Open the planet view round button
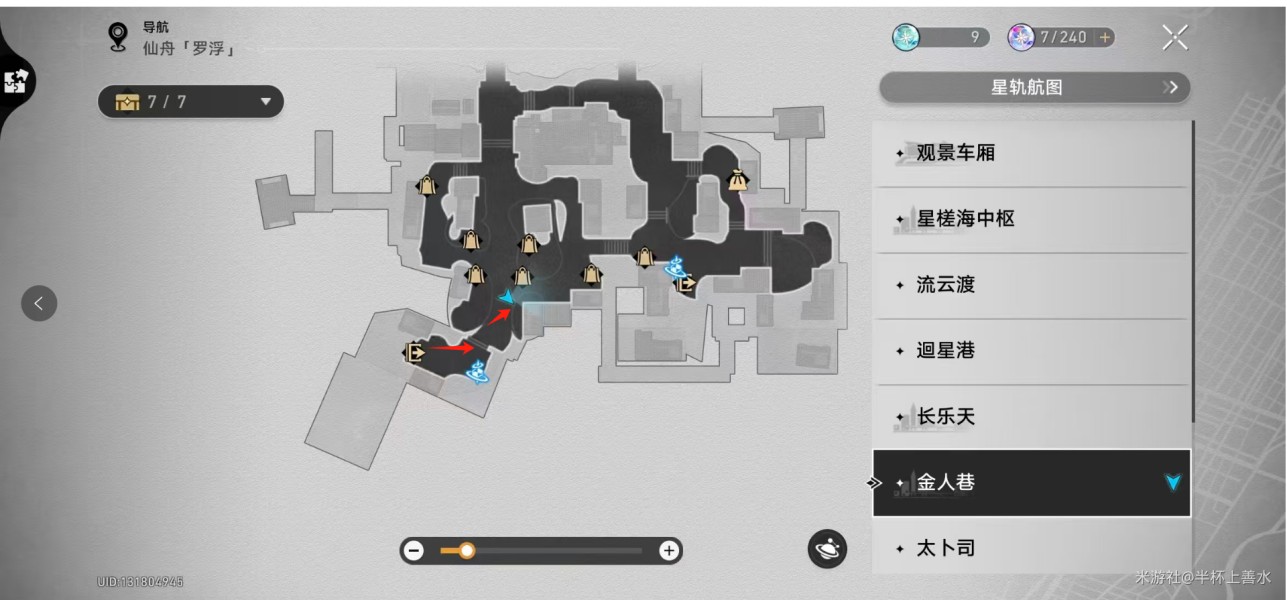The image size is (1287, 600). pyautogui.click(x=827, y=548)
